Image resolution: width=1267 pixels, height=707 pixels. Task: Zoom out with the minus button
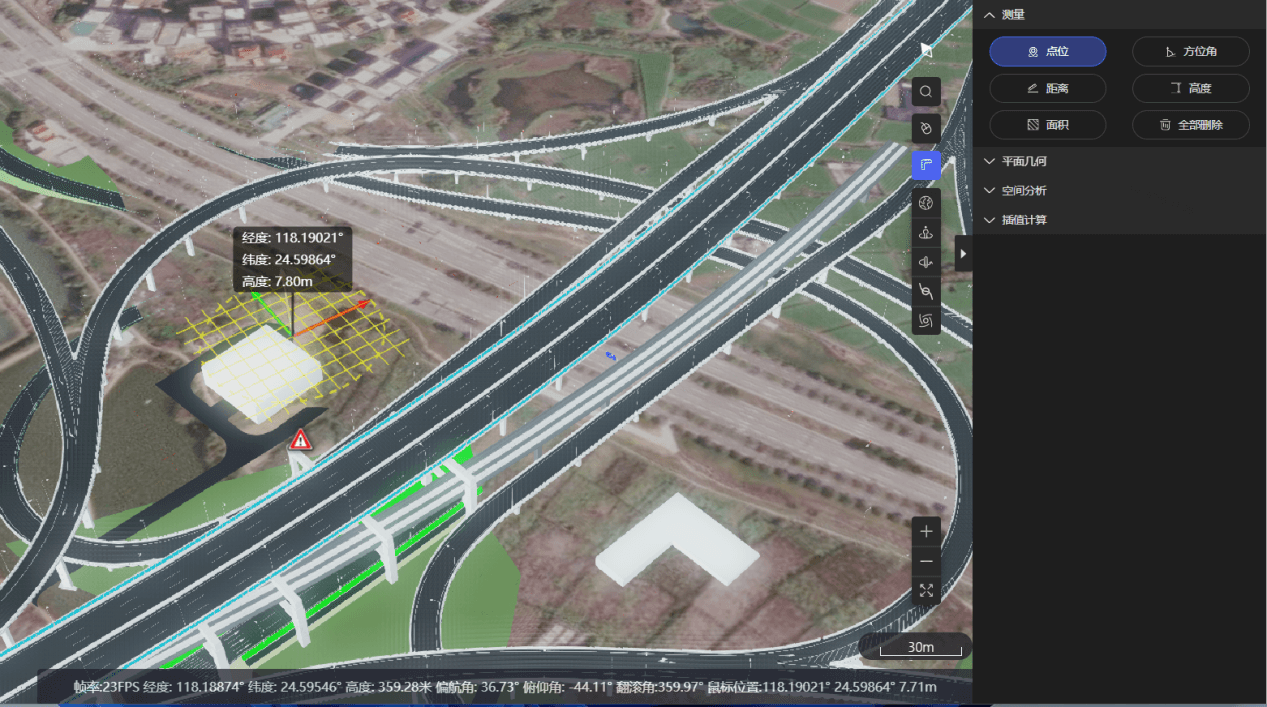tap(926, 561)
